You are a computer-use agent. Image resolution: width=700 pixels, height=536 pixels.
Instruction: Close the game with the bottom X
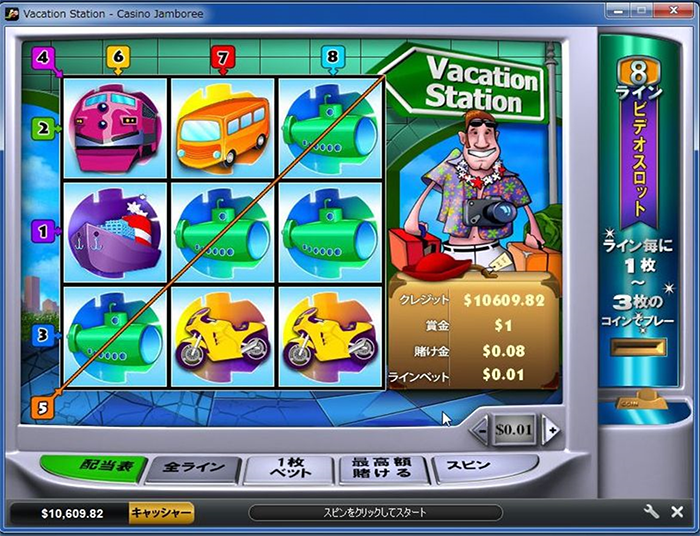(679, 512)
